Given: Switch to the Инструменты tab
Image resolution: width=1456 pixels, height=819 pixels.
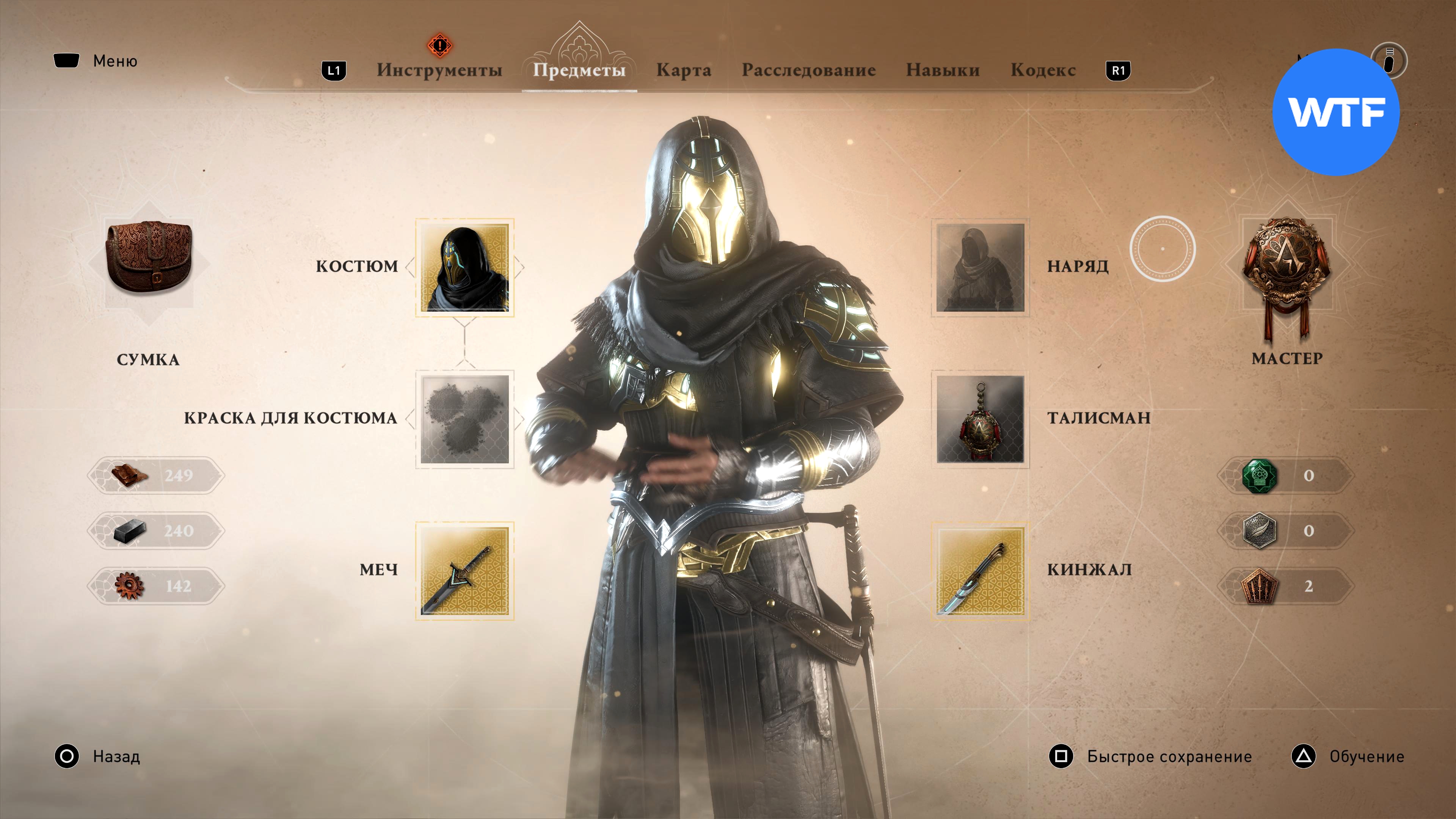Looking at the screenshot, I should point(439,70).
